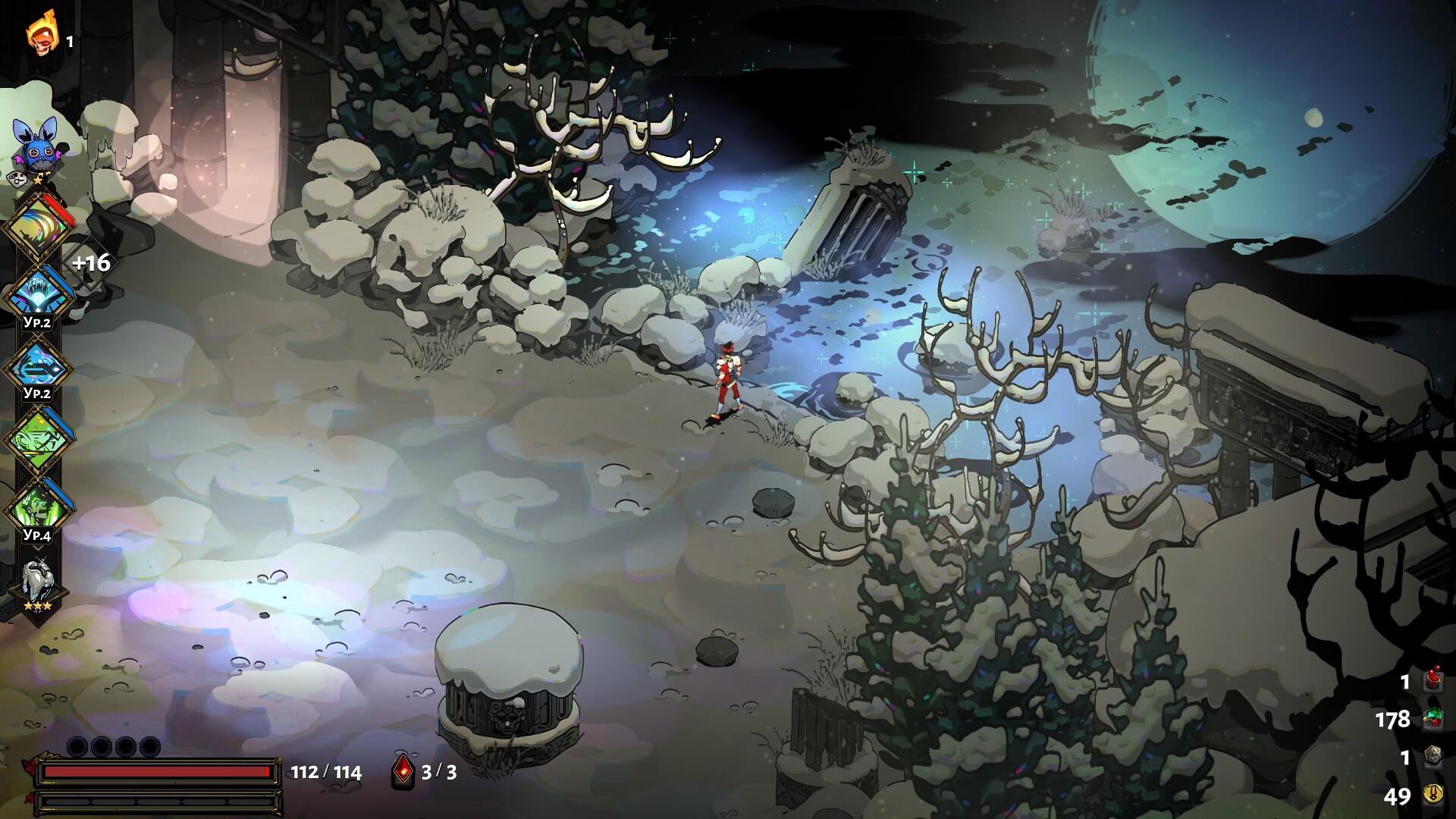Image resolution: width=1456 pixels, height=819 pixels.
Task: Select the green gemstone resource icon
Action: coord(1432,718)
